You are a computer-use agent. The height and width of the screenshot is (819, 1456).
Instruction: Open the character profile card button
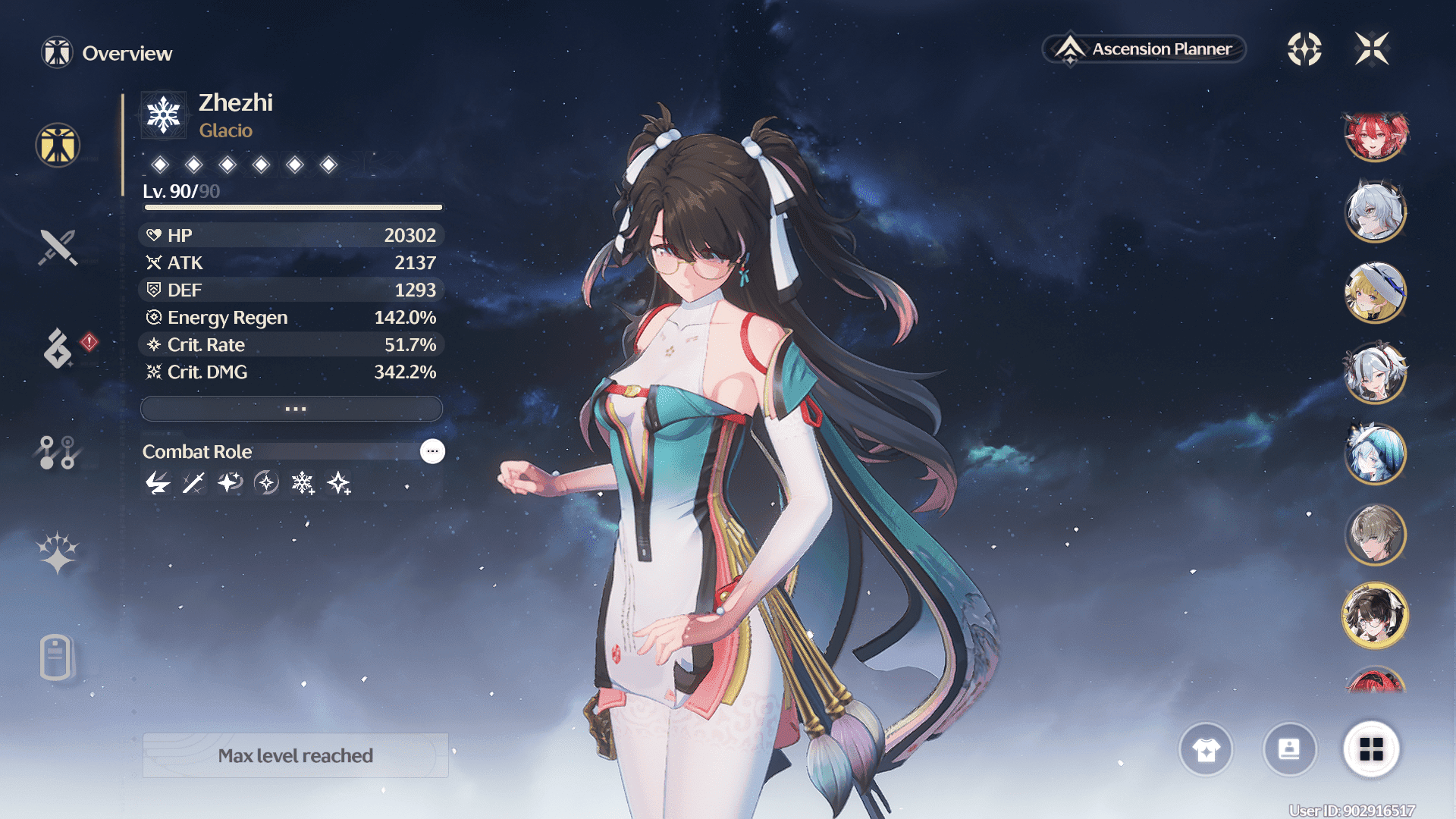[1289, 750]
